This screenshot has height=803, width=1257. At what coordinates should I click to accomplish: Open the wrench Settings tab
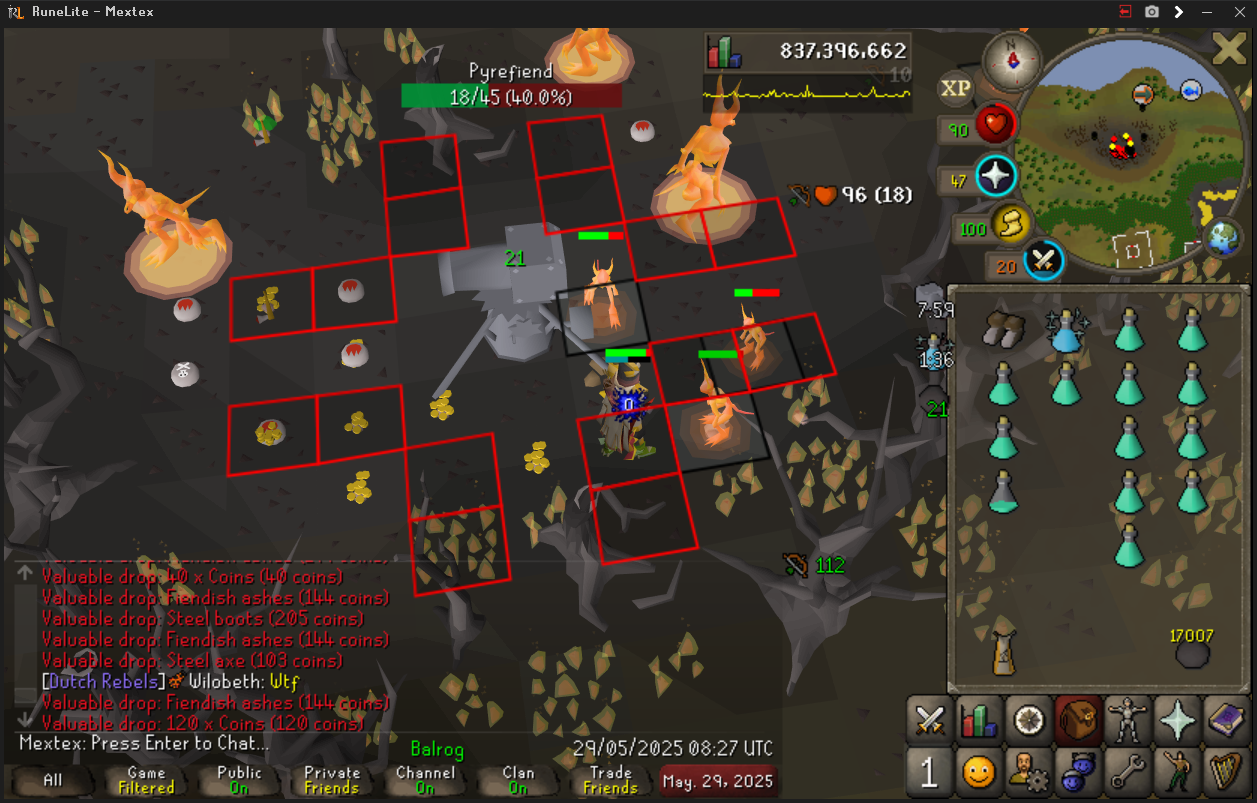click(1128, 772)
